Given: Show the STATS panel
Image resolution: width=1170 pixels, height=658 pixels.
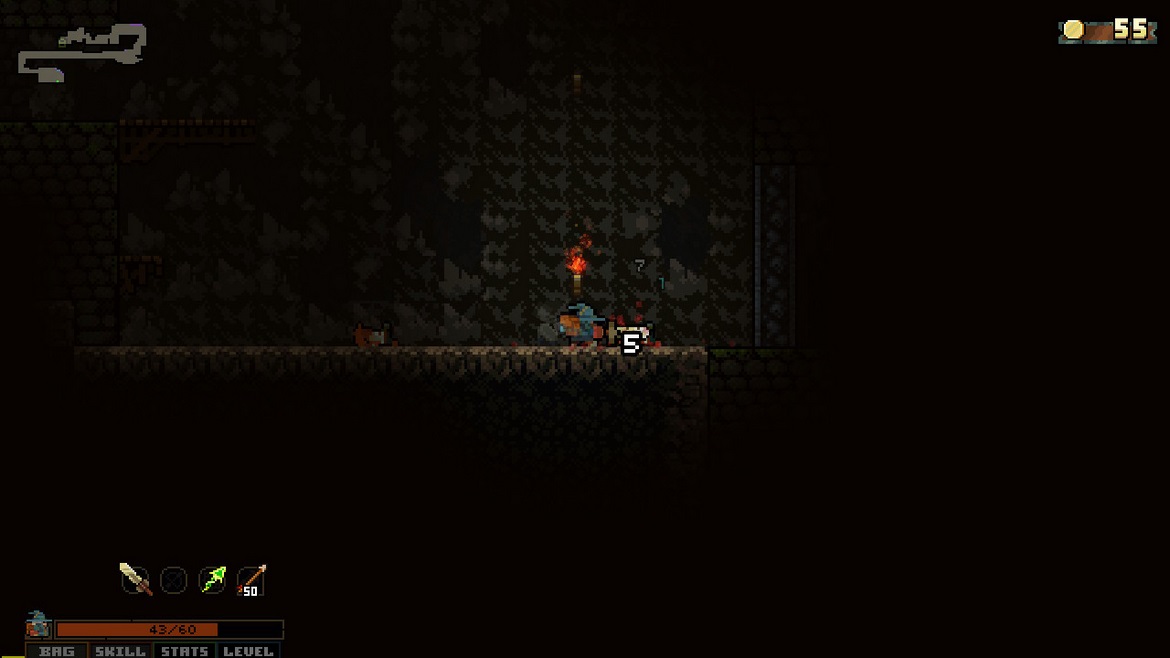Looking at the screenshot, I should click(185, 651).
